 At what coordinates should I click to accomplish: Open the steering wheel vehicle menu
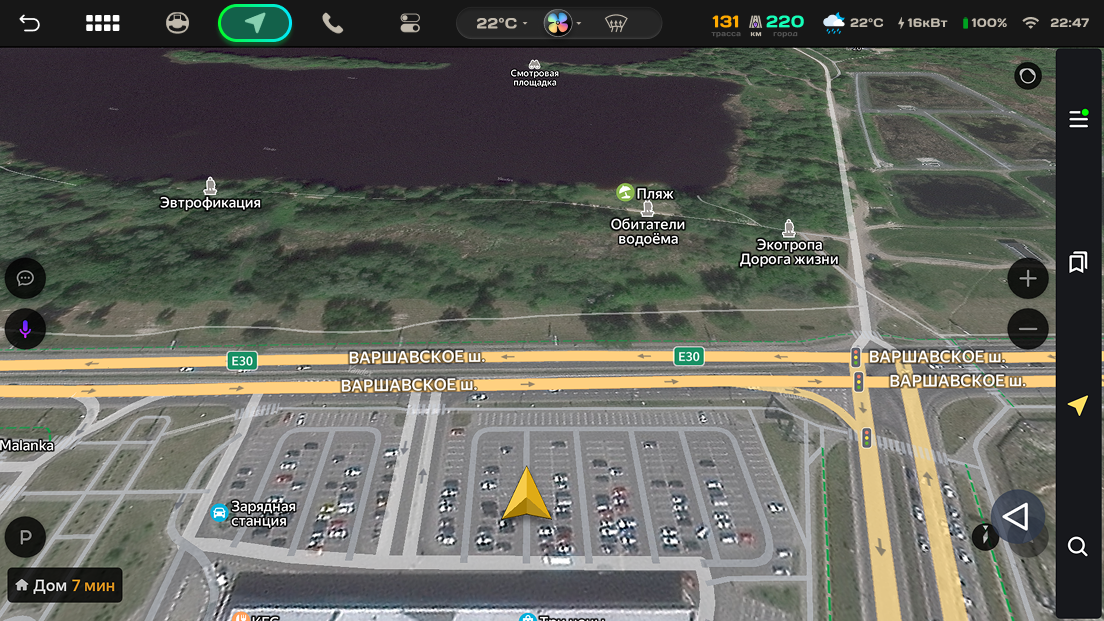tap(177, 23)
